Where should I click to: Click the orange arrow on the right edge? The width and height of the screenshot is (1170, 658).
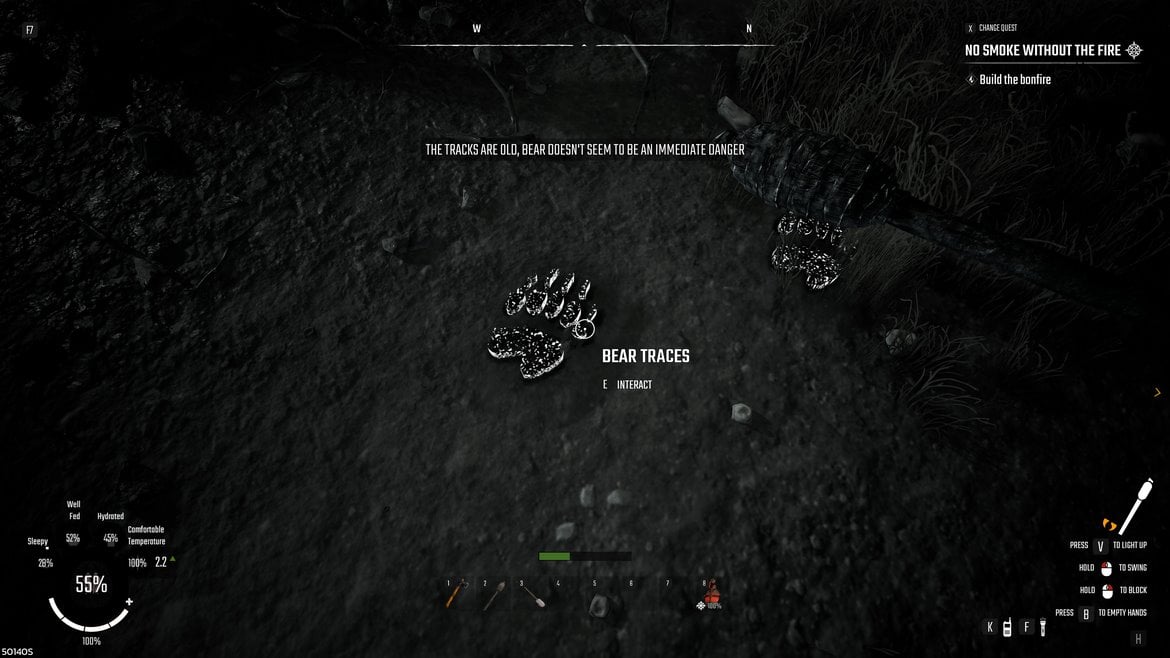1157,393
